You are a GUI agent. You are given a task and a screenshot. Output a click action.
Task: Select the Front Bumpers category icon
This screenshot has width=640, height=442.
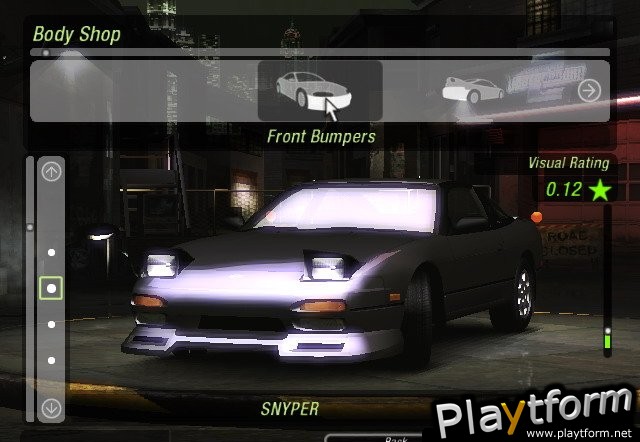(x=319, y=90)
